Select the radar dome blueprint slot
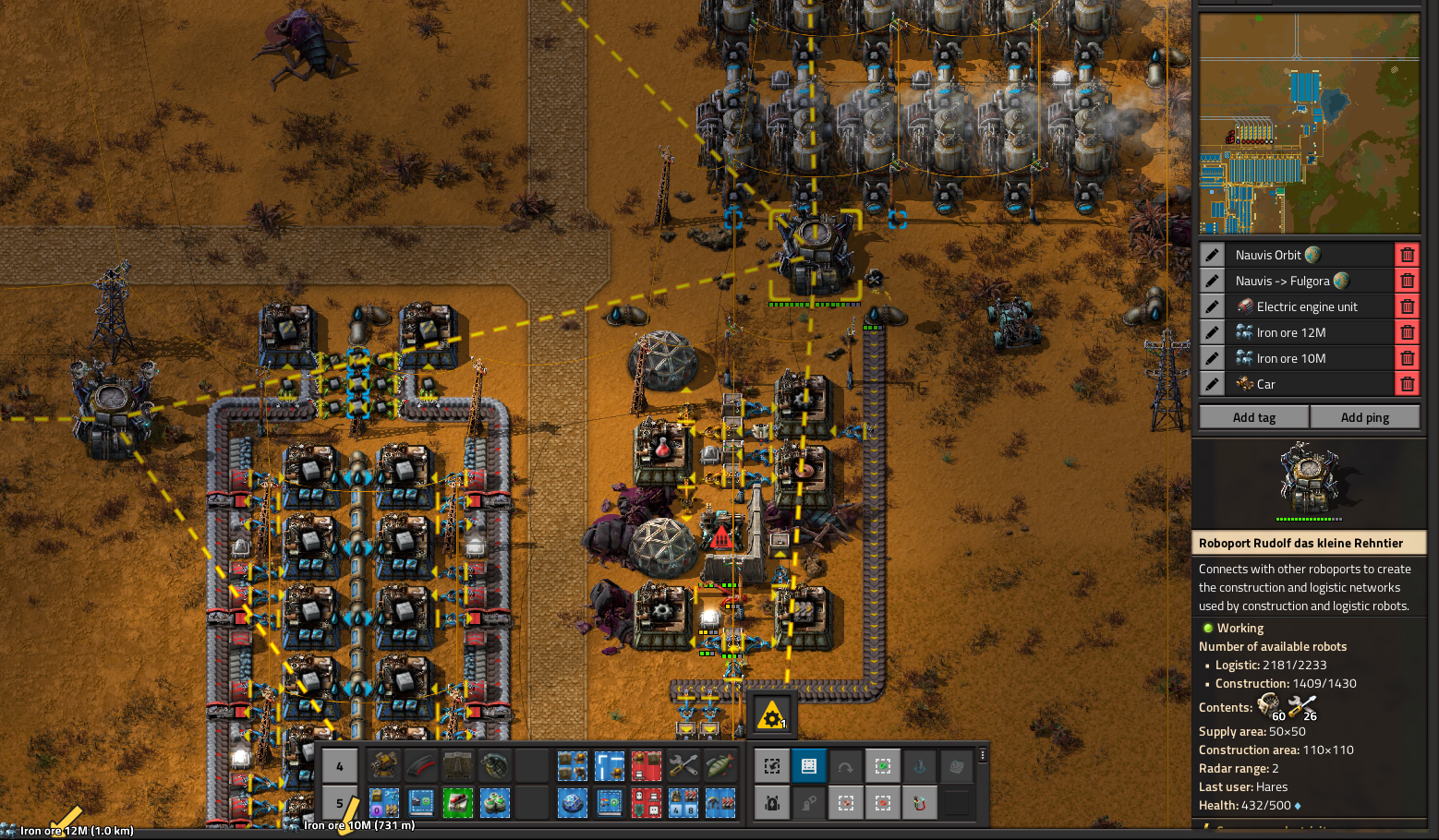 (x=573, y=802)
